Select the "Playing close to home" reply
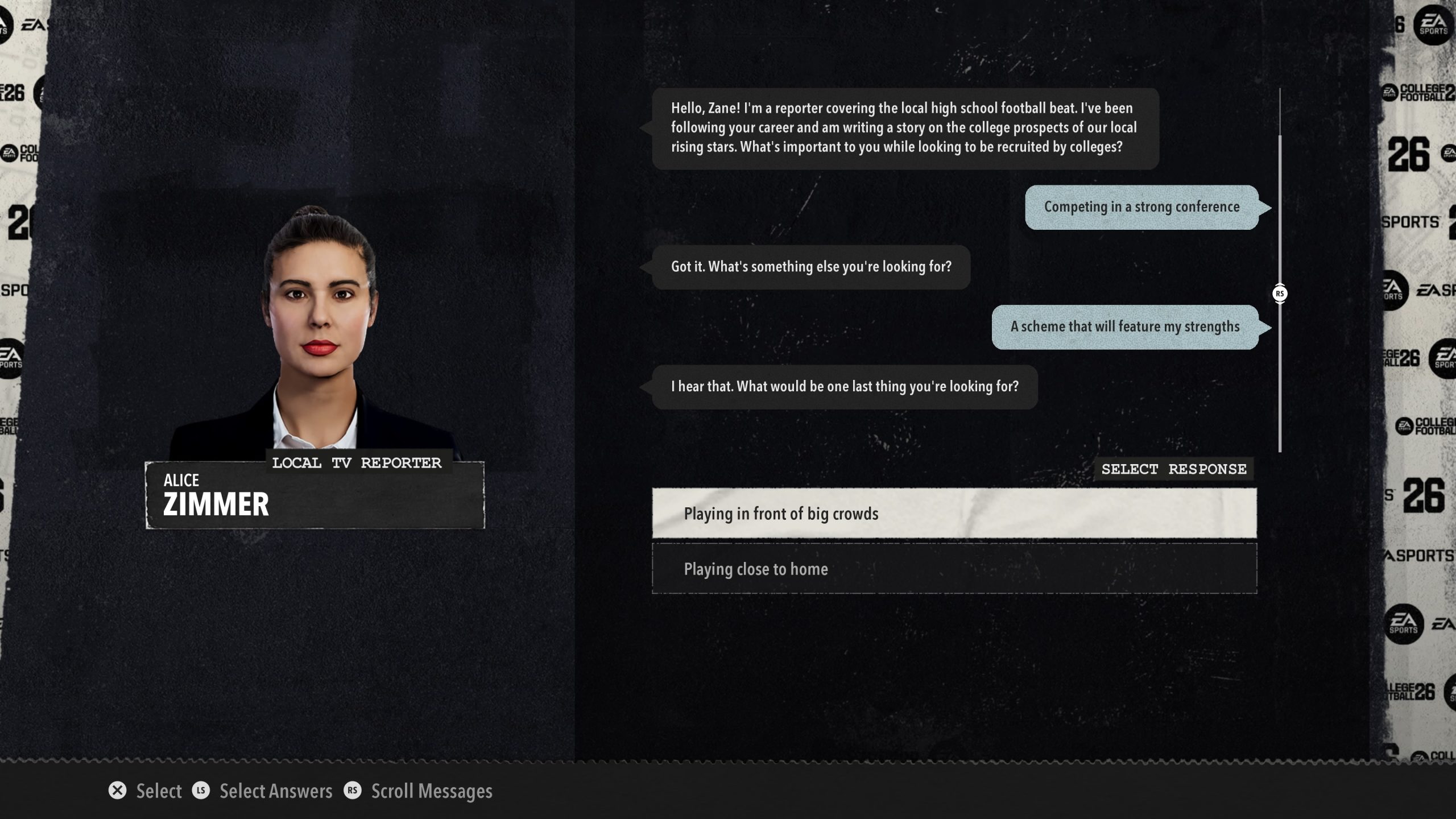Screen dimensions: 1456x819 pyautogui.click(x=954, y=569)
